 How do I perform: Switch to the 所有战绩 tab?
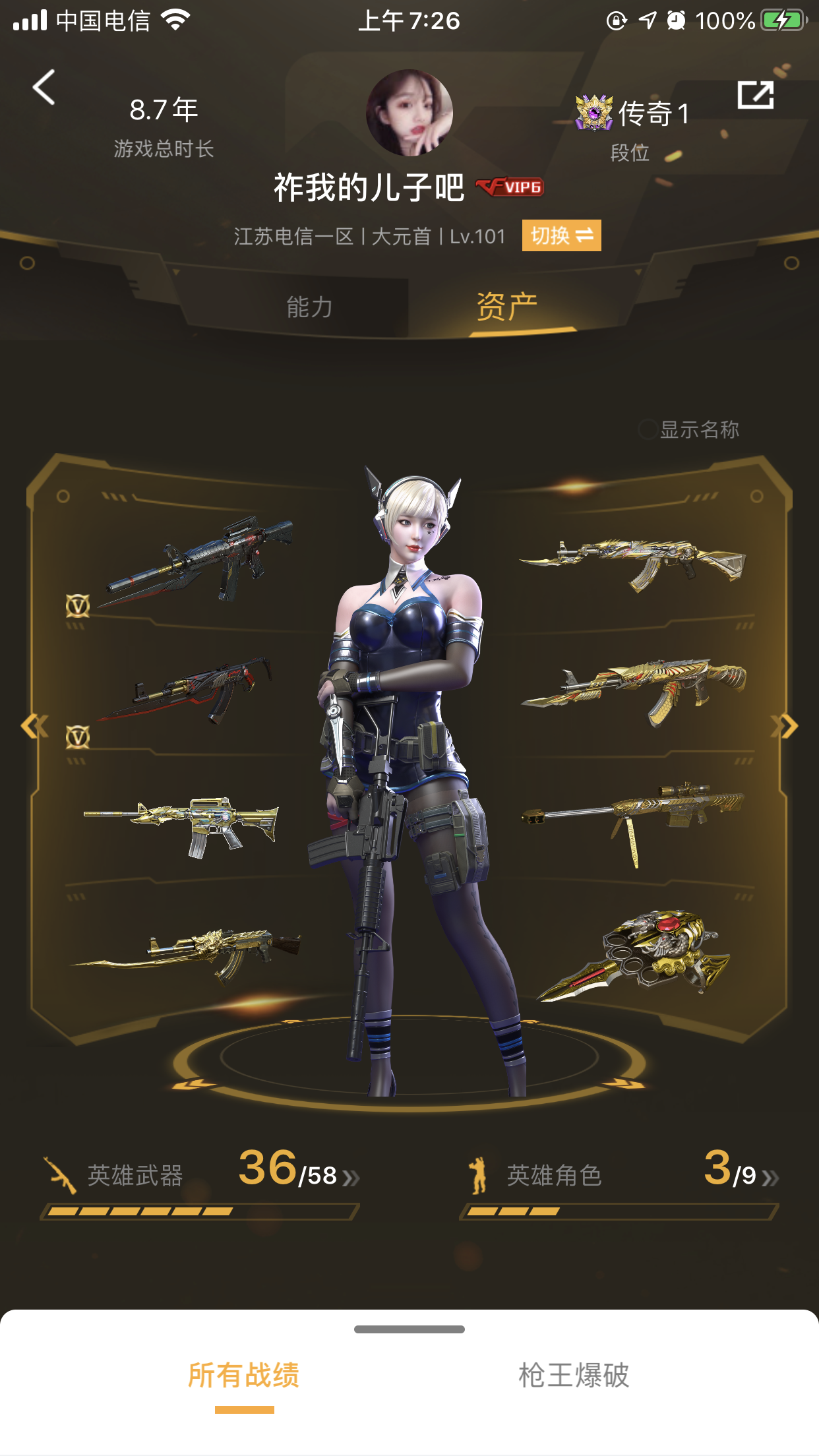point(244,1376)
